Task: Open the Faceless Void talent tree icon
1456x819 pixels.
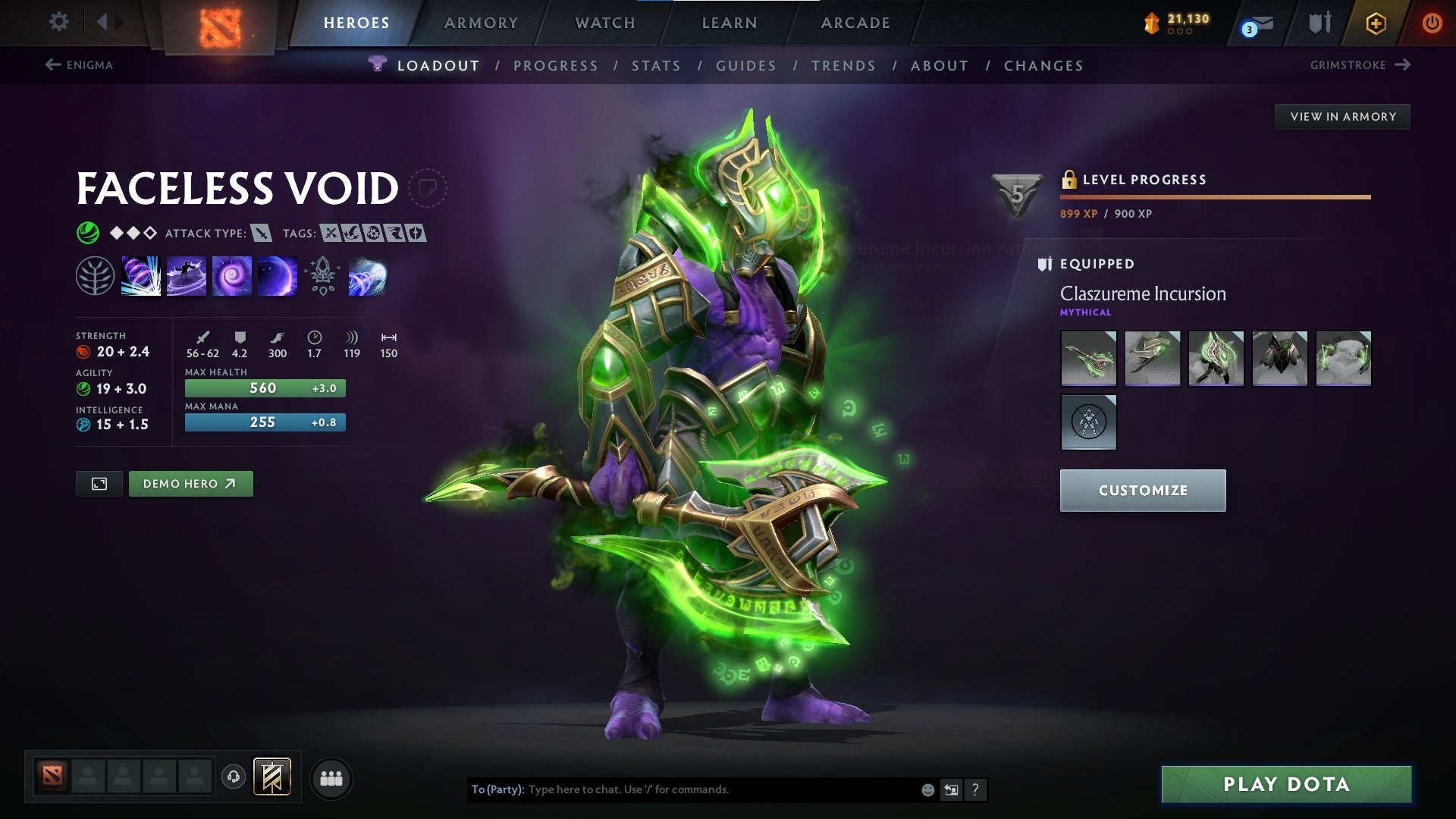Action: coord(94,275)
